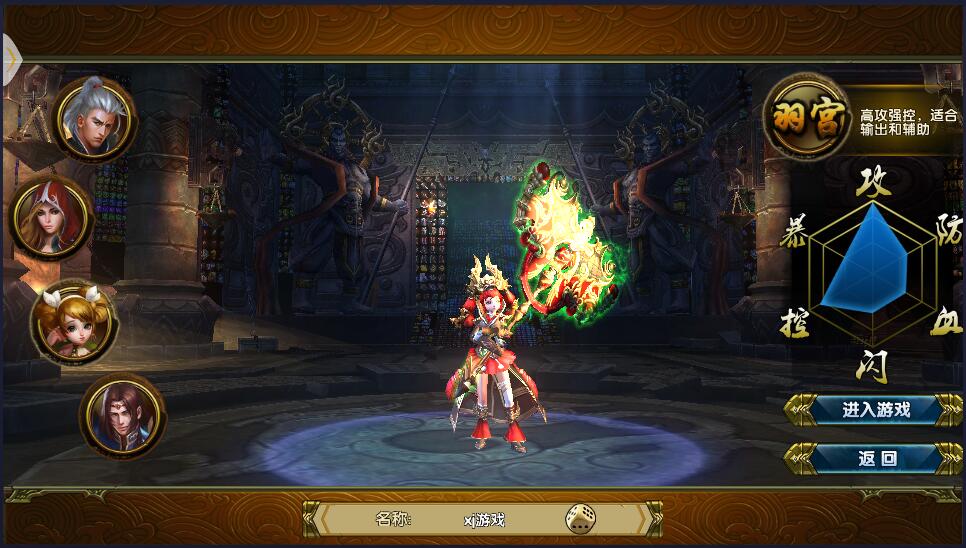Expand the arrow tab at the left edge

11,58
